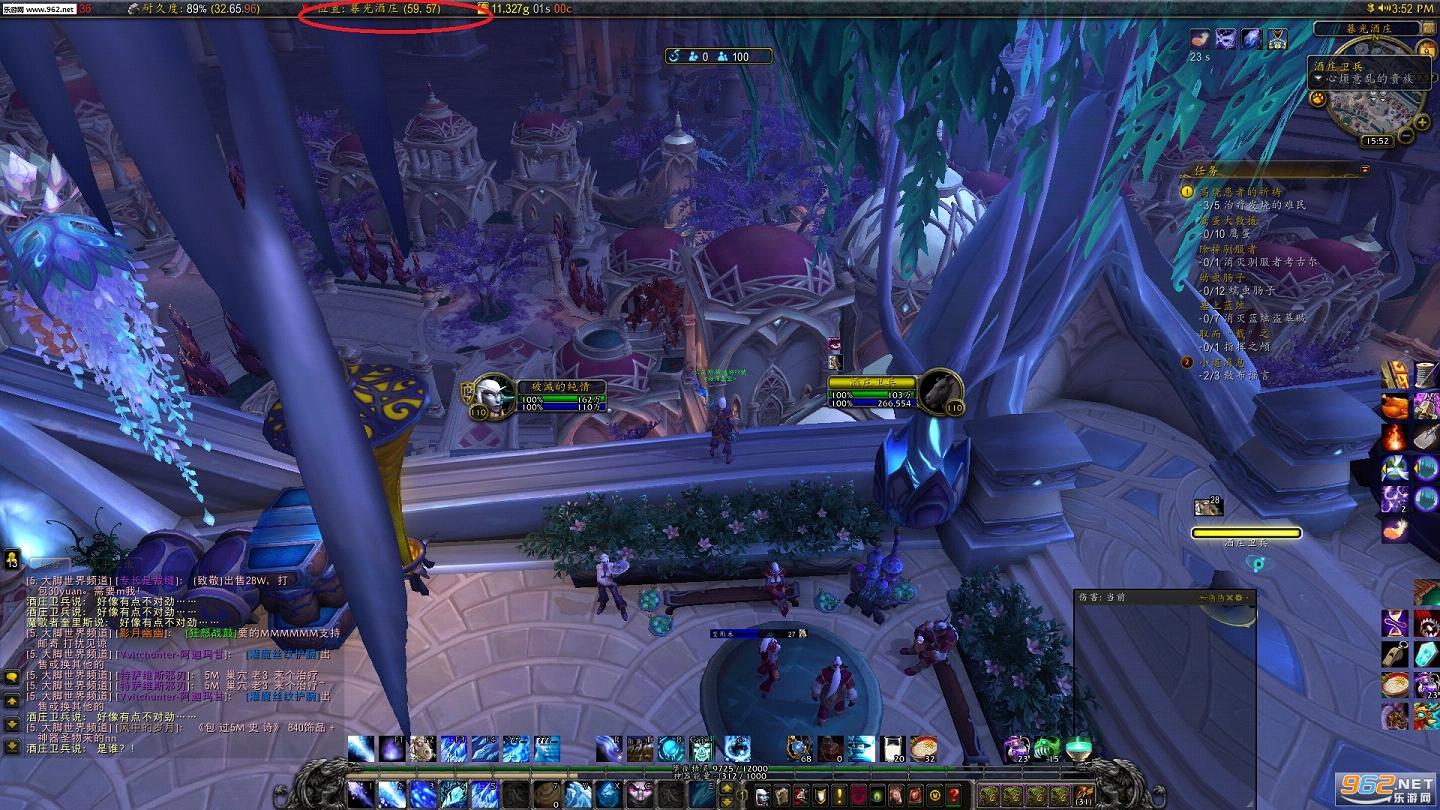Viewport: 1440px width, 810px height.
Task: Use the purple potion with 23 charges
Action: coord(1016,748)
